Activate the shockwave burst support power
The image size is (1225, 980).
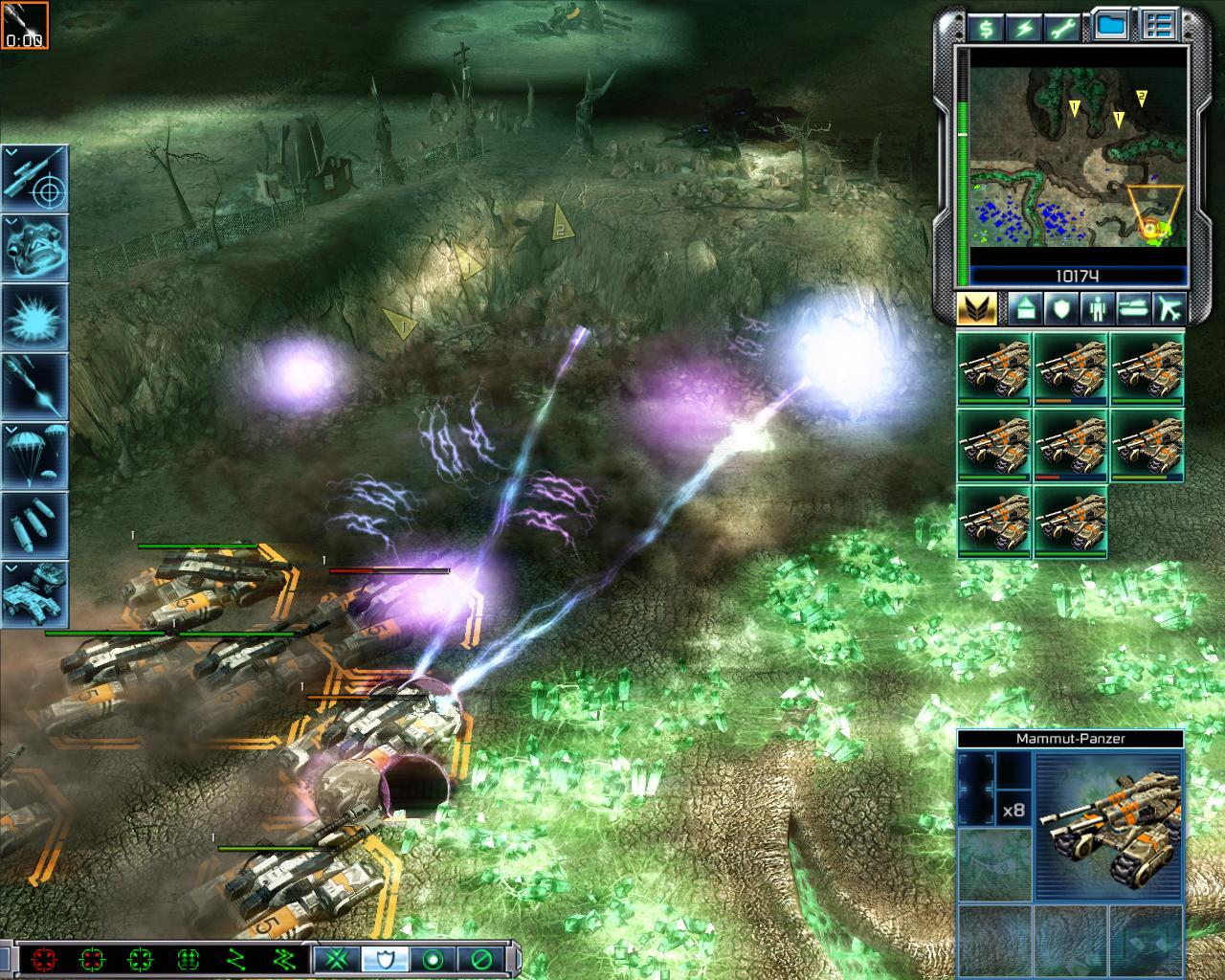click(x=35, y=317)
